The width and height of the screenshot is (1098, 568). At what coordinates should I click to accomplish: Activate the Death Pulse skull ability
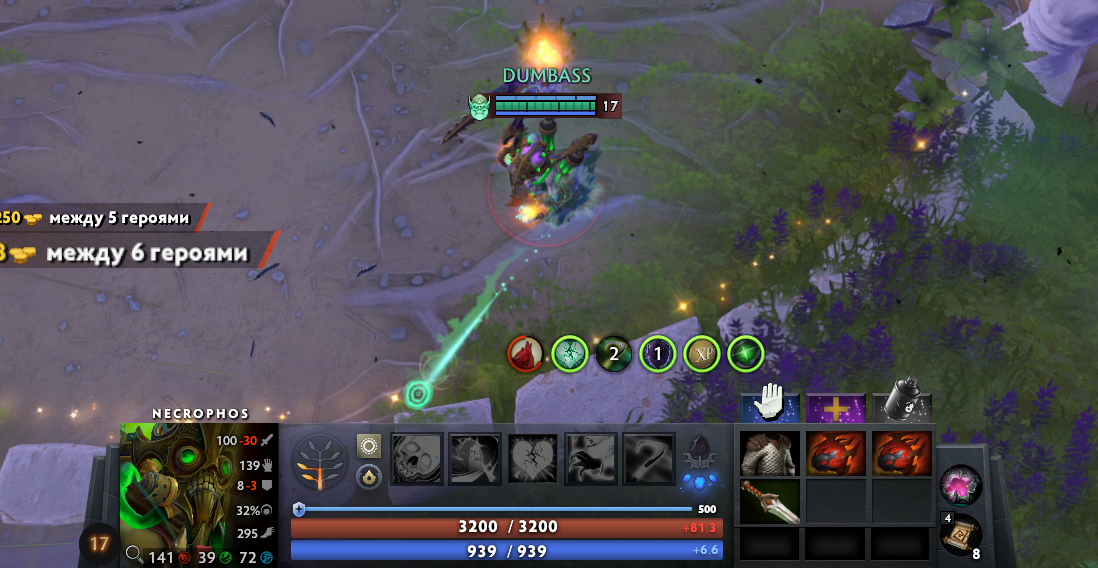pyautogui.click(x=418, y=459)
